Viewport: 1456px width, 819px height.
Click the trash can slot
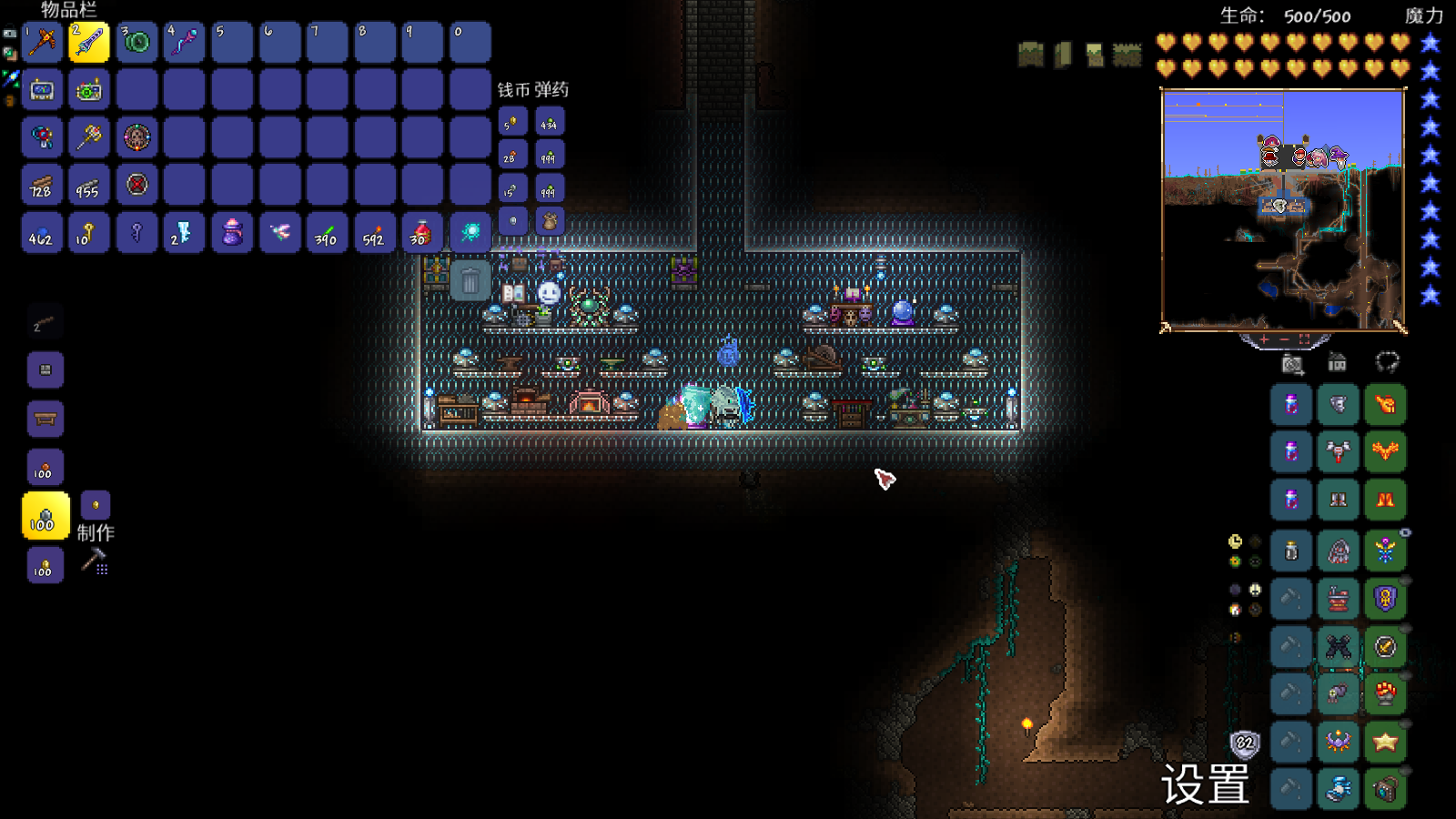470,280
